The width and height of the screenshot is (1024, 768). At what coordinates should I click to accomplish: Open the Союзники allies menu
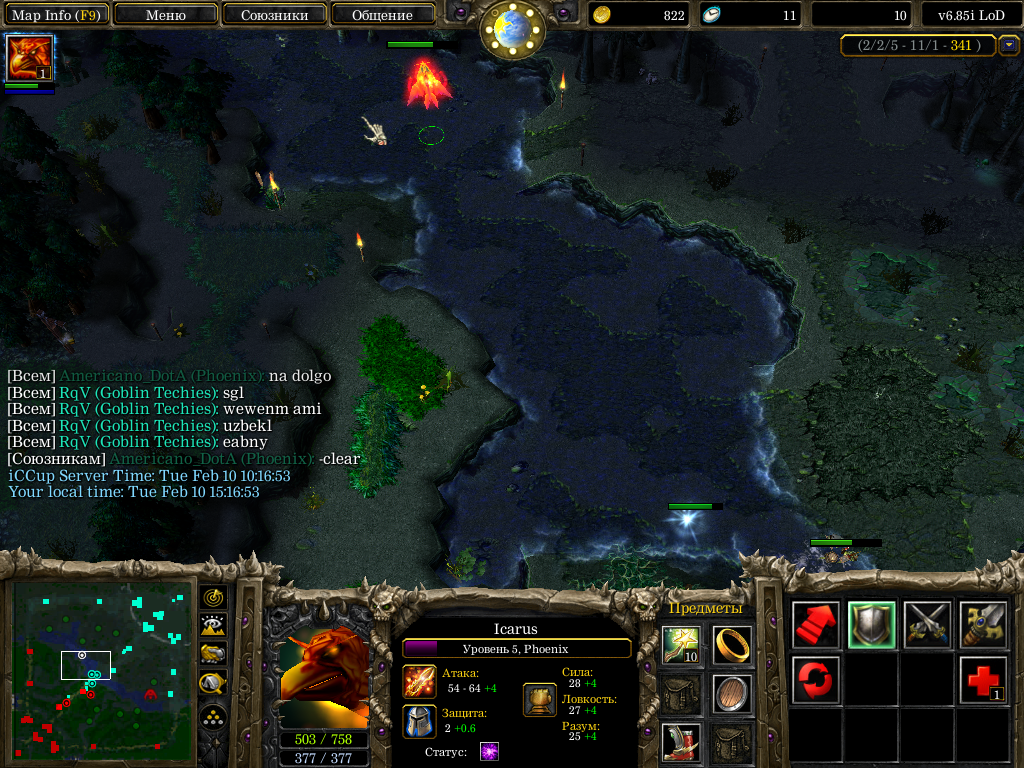[273, 15]
